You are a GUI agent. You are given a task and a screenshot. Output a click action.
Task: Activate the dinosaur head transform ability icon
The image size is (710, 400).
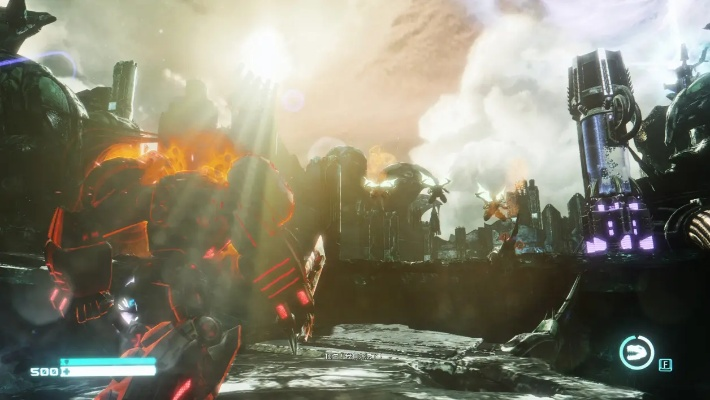coord(634,352)
